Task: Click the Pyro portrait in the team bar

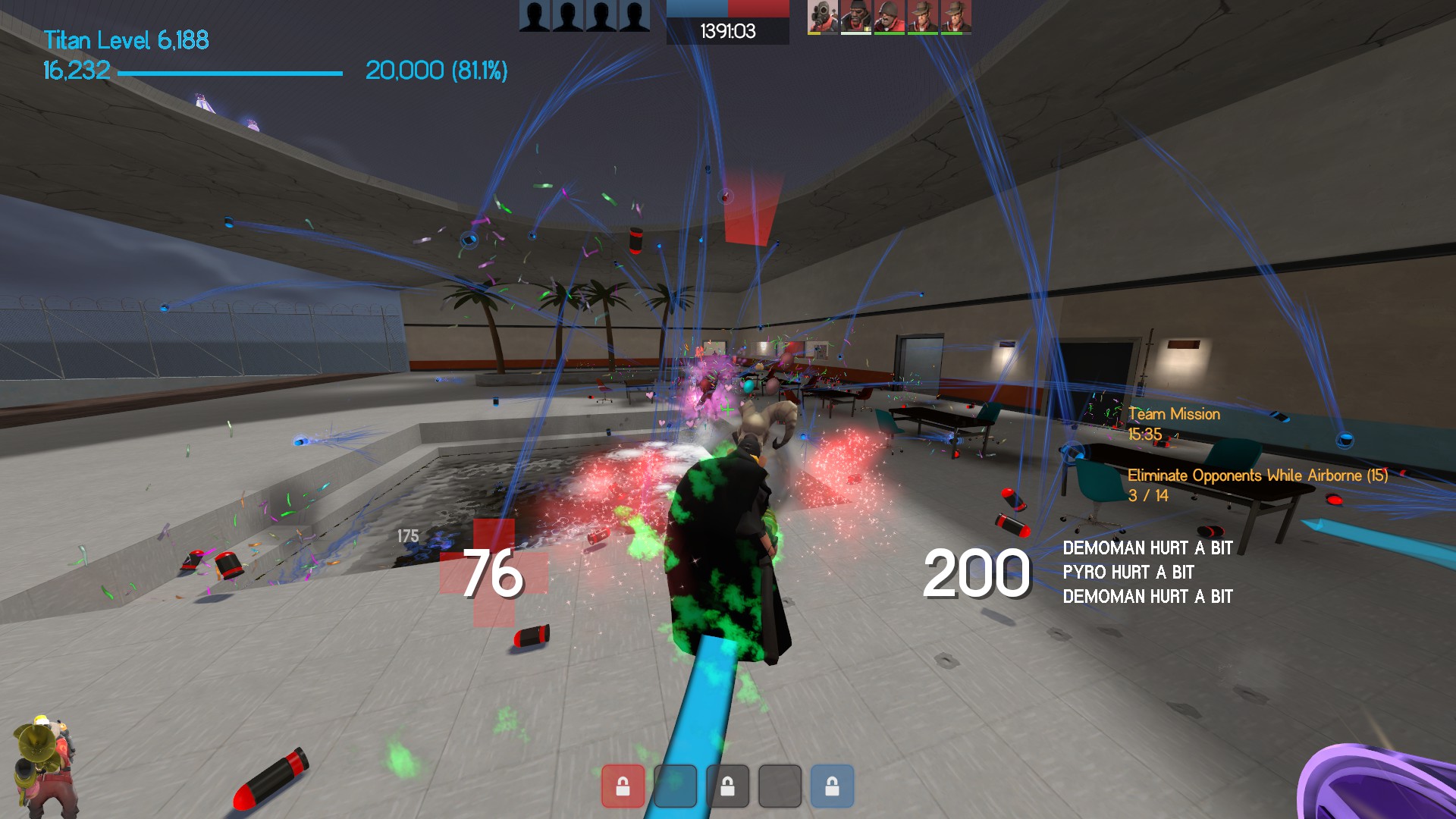Action: [x=823, y=17]
